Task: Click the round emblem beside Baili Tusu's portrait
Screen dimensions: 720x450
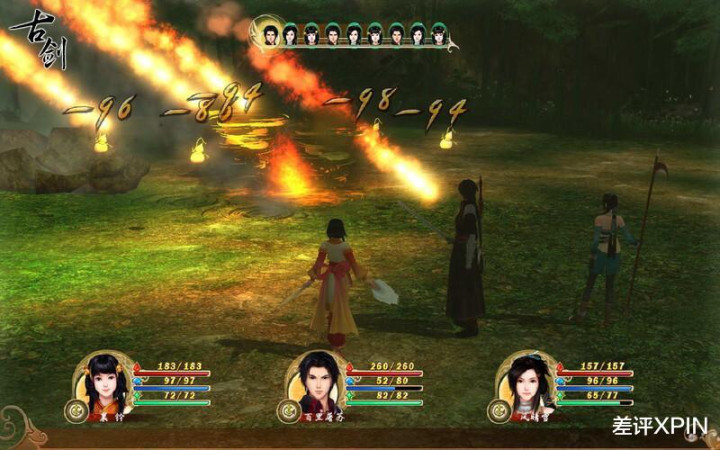Action: click(287, 409)
